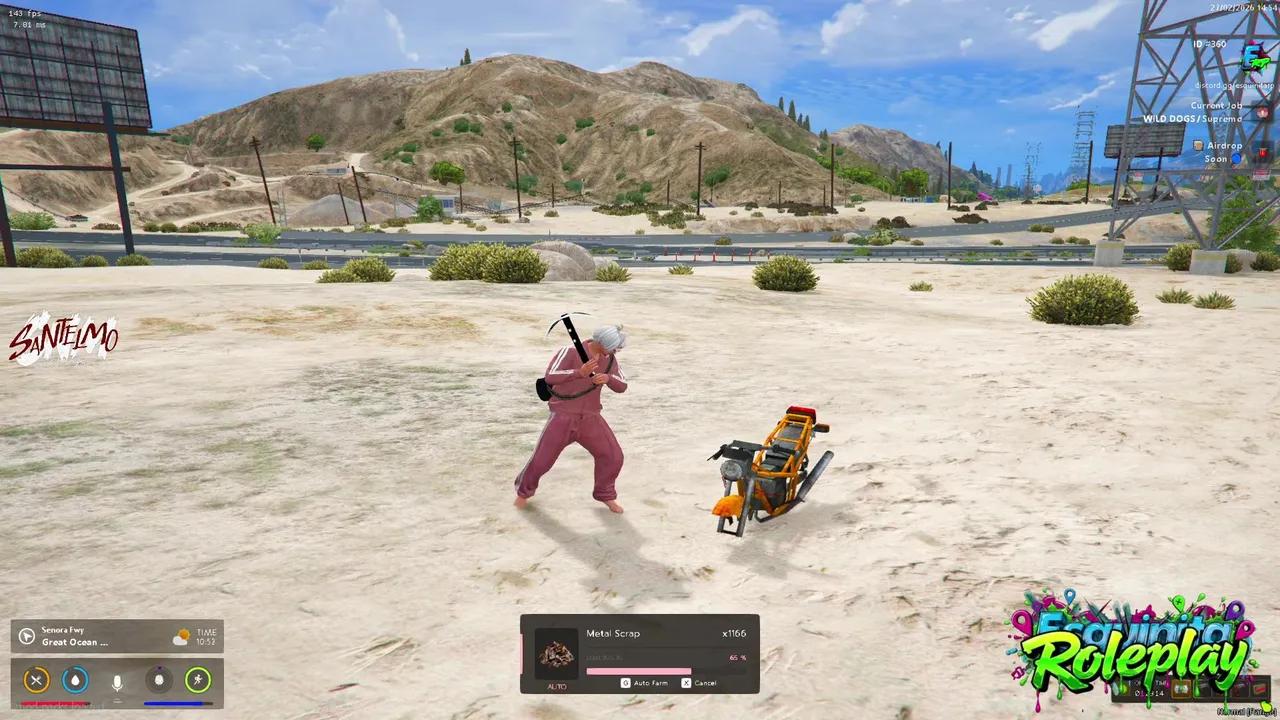Click the Metal Scrap item thumbnail
1280x720 pixels.
tap(556, 653)
